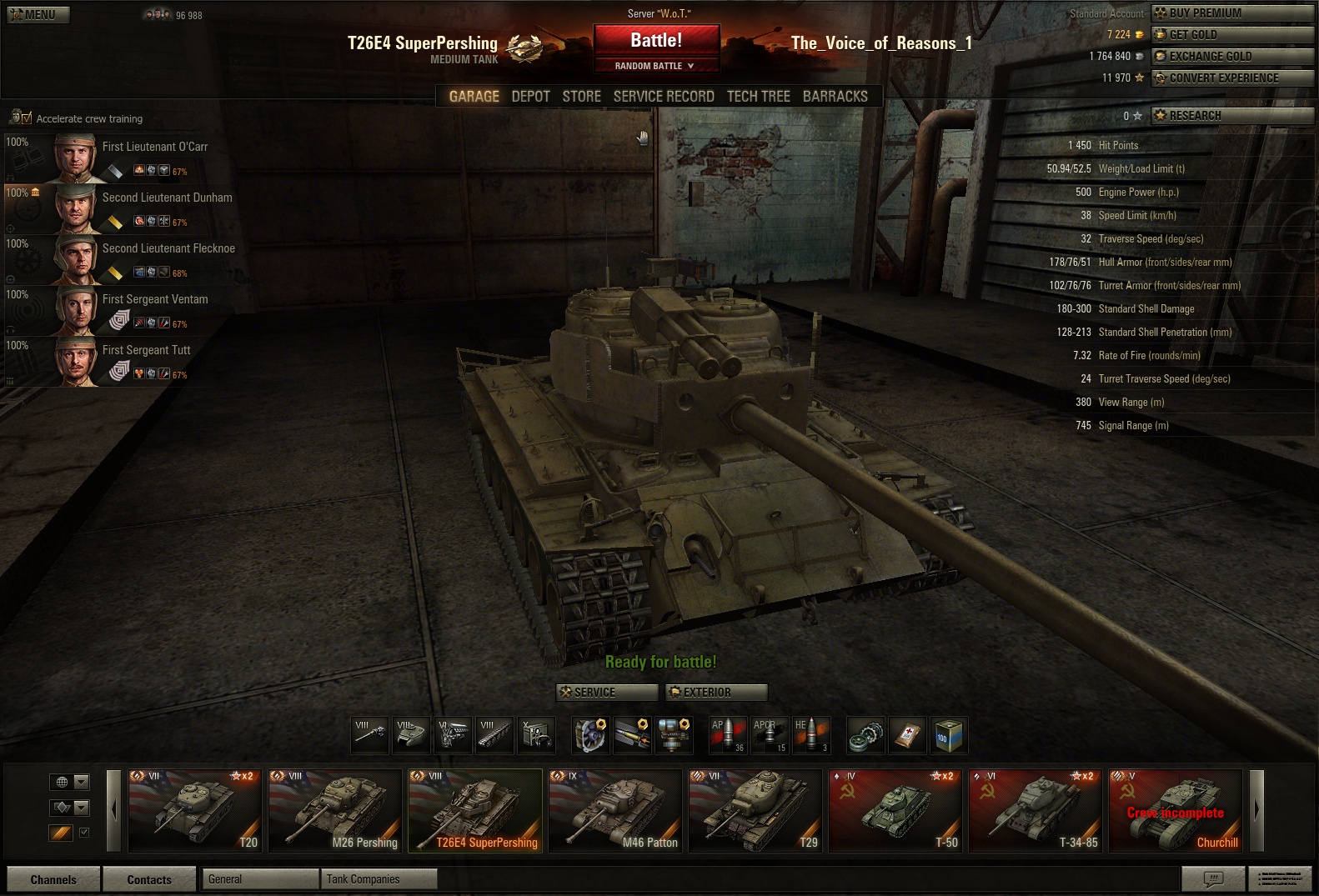Select crew member First Lieutenant O'Carr

(125, 158)
